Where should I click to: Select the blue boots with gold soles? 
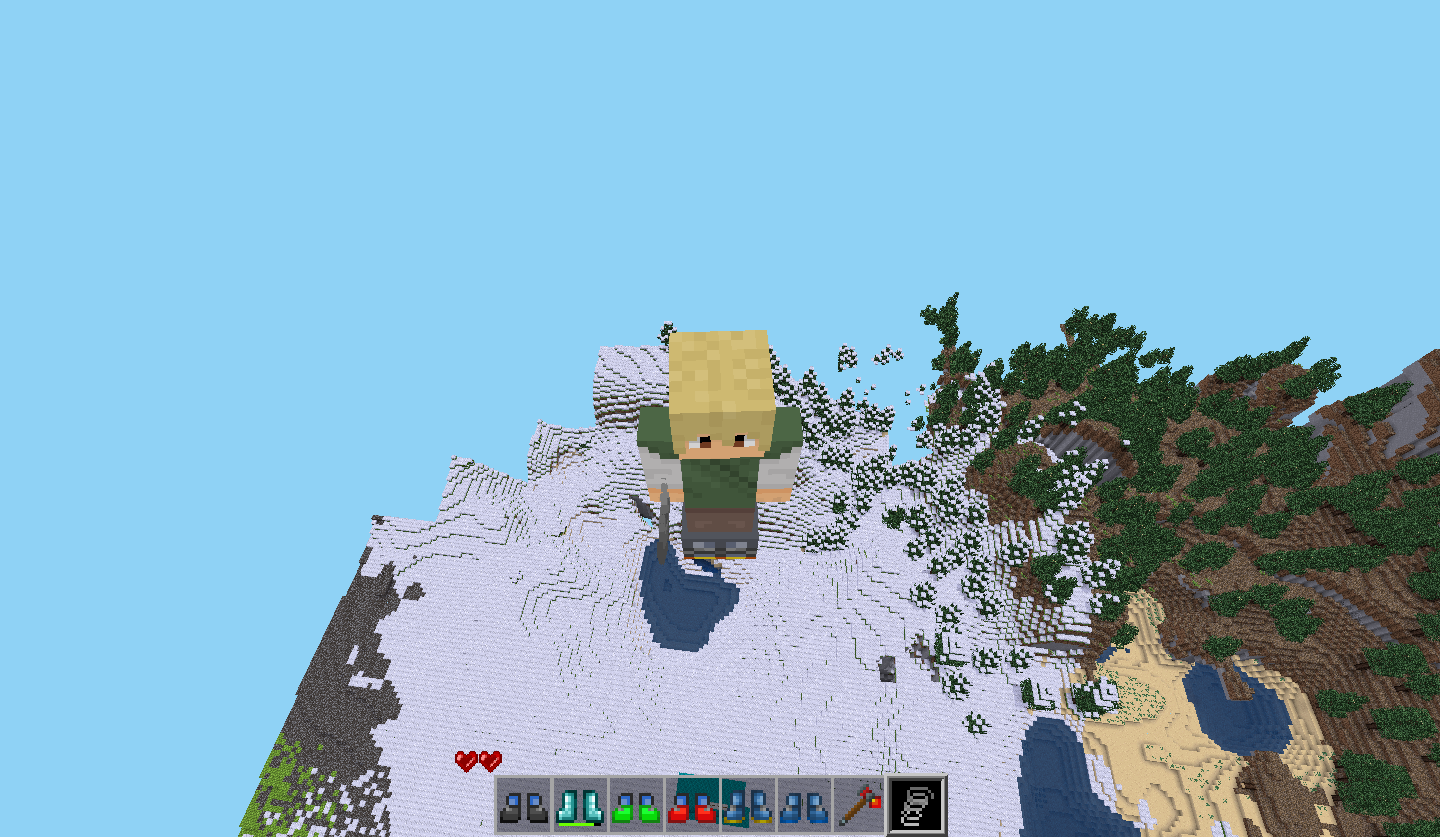tap(748, 805)
